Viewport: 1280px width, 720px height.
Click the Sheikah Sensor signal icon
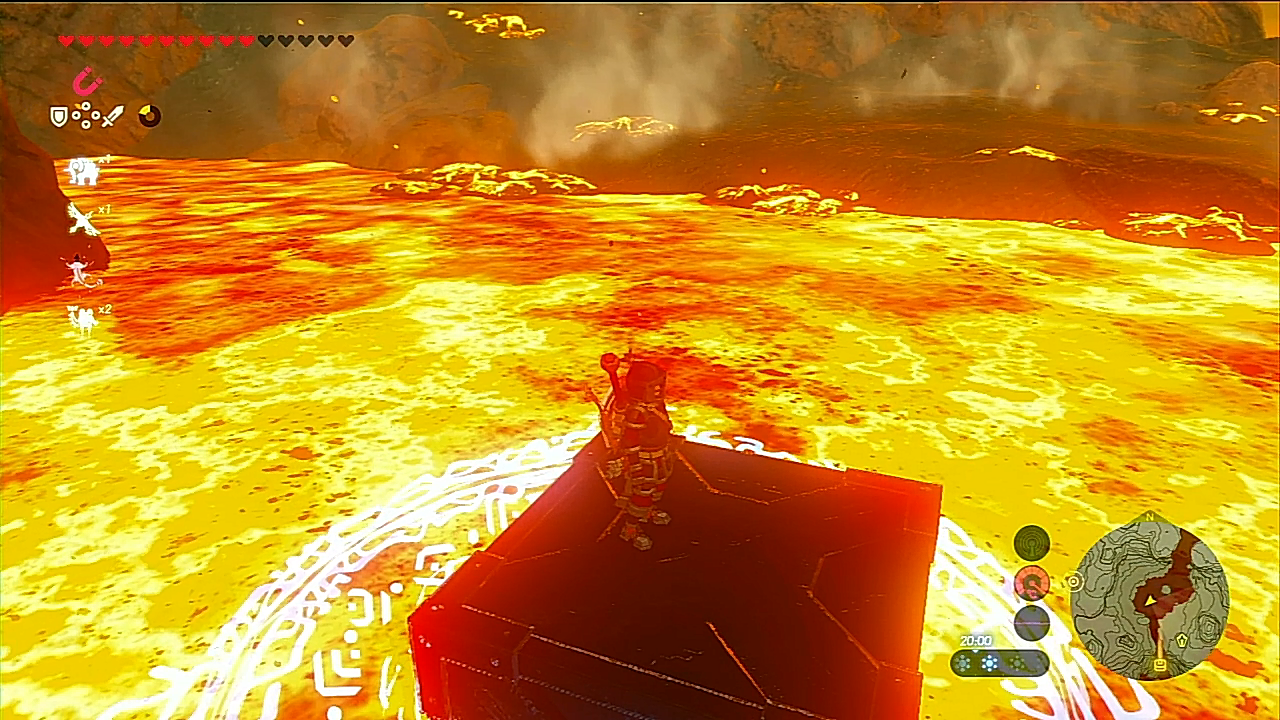(1032, 543)
